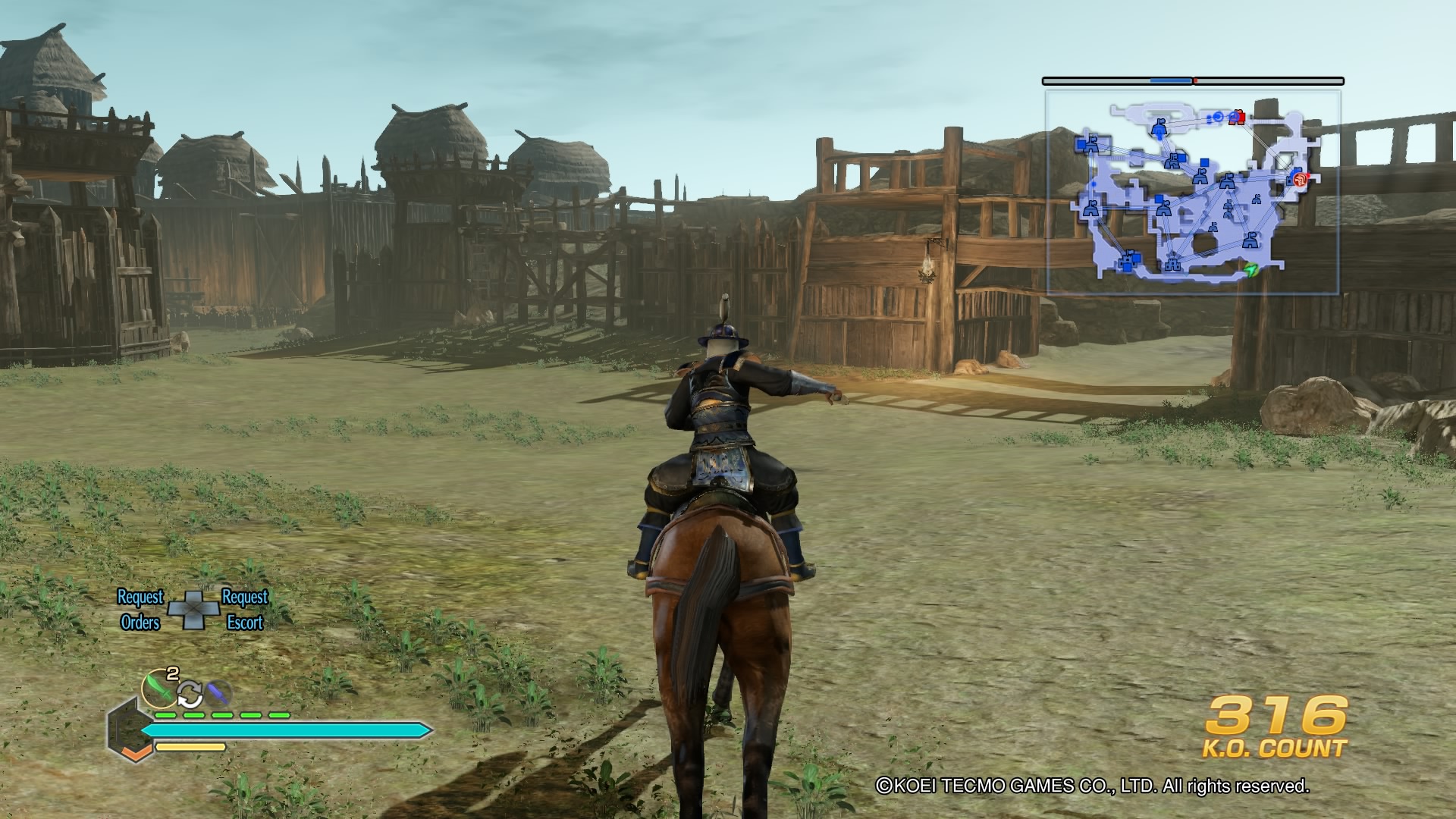This screenshot has height=819, width=1456.
Task: Select the purple secondary weapon icon
Action: click(218, 692)
